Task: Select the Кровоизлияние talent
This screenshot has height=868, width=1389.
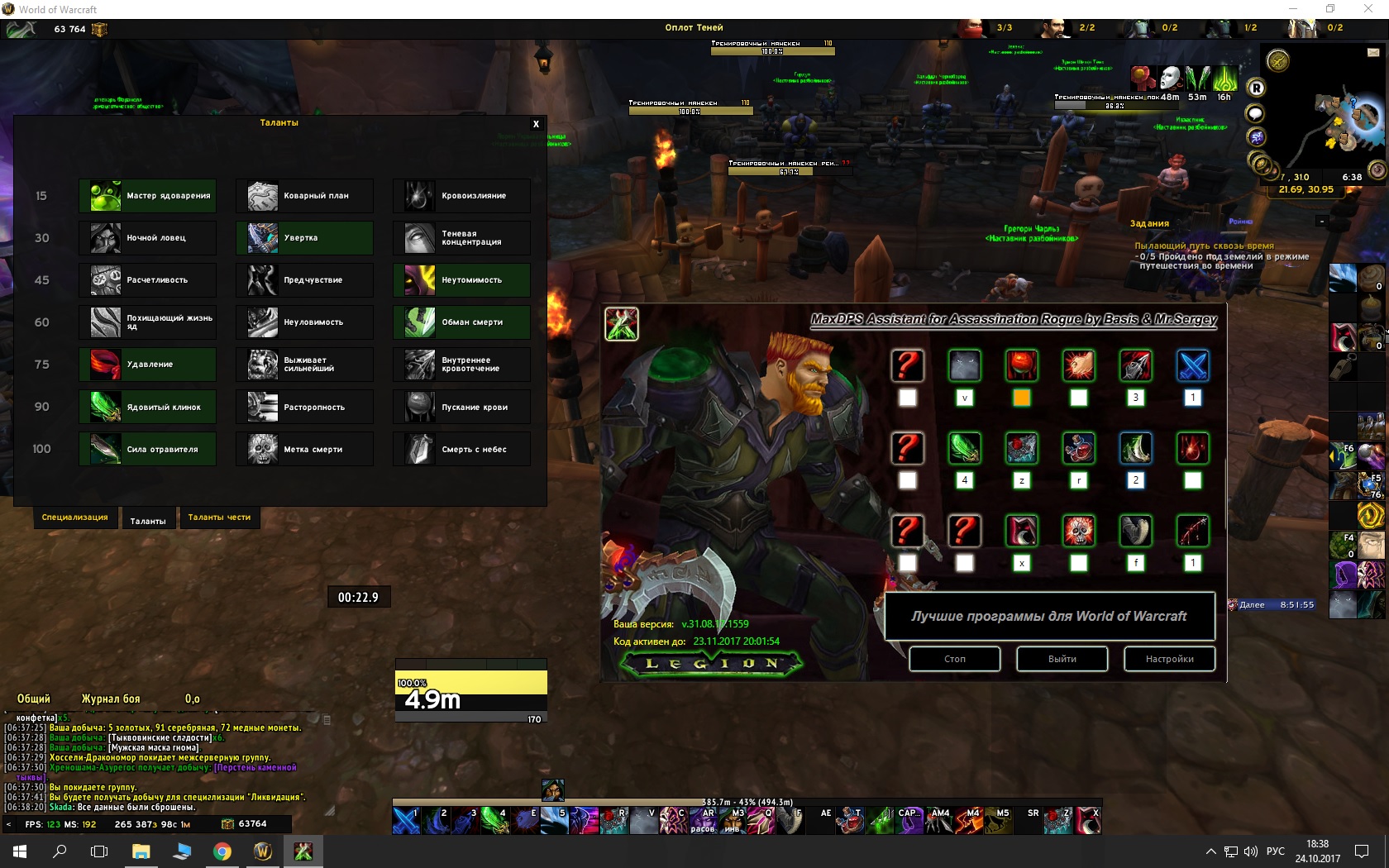Action: [x=461, y=196]
